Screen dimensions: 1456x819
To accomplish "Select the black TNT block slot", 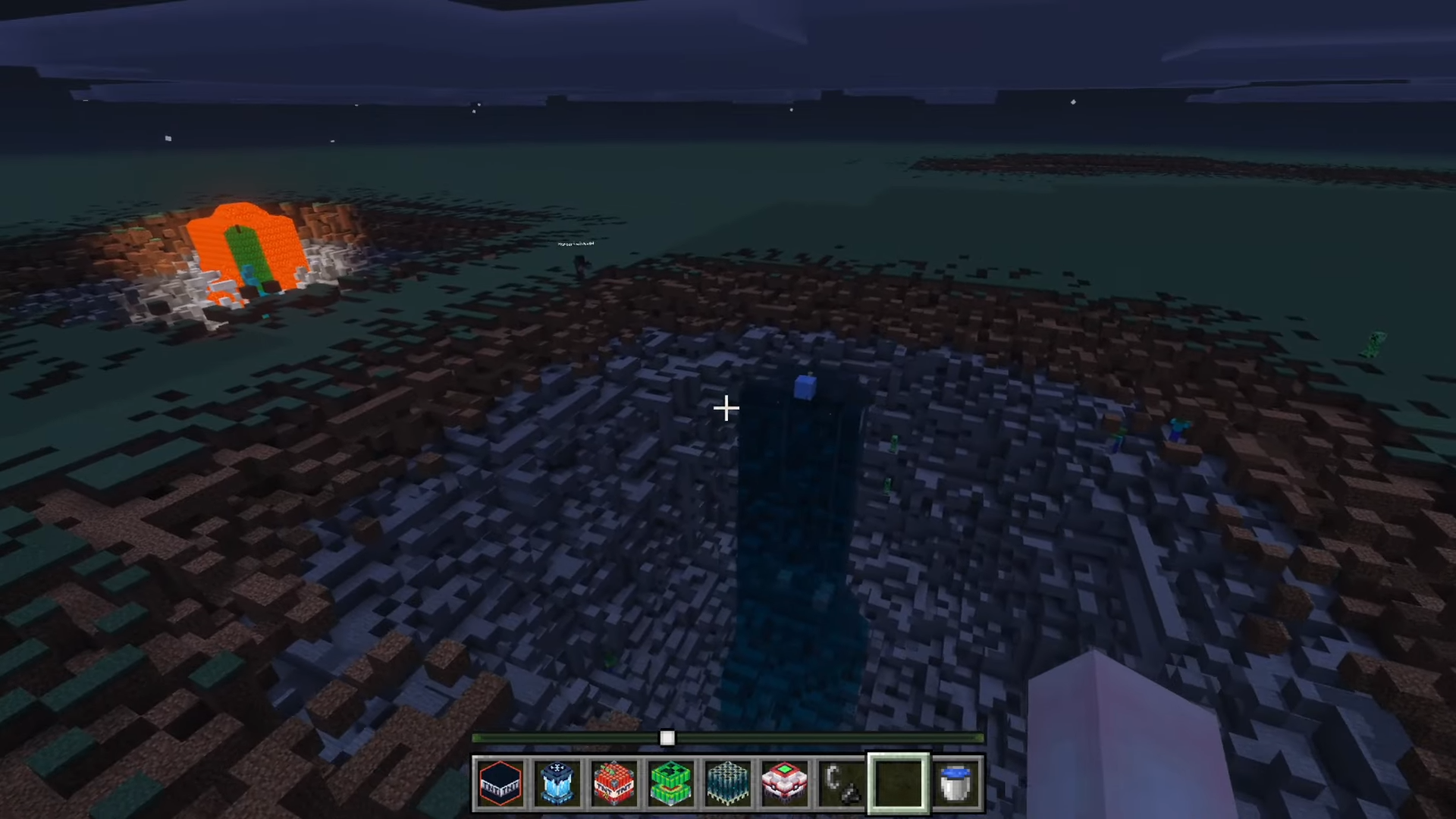I will tap(500, 783).
